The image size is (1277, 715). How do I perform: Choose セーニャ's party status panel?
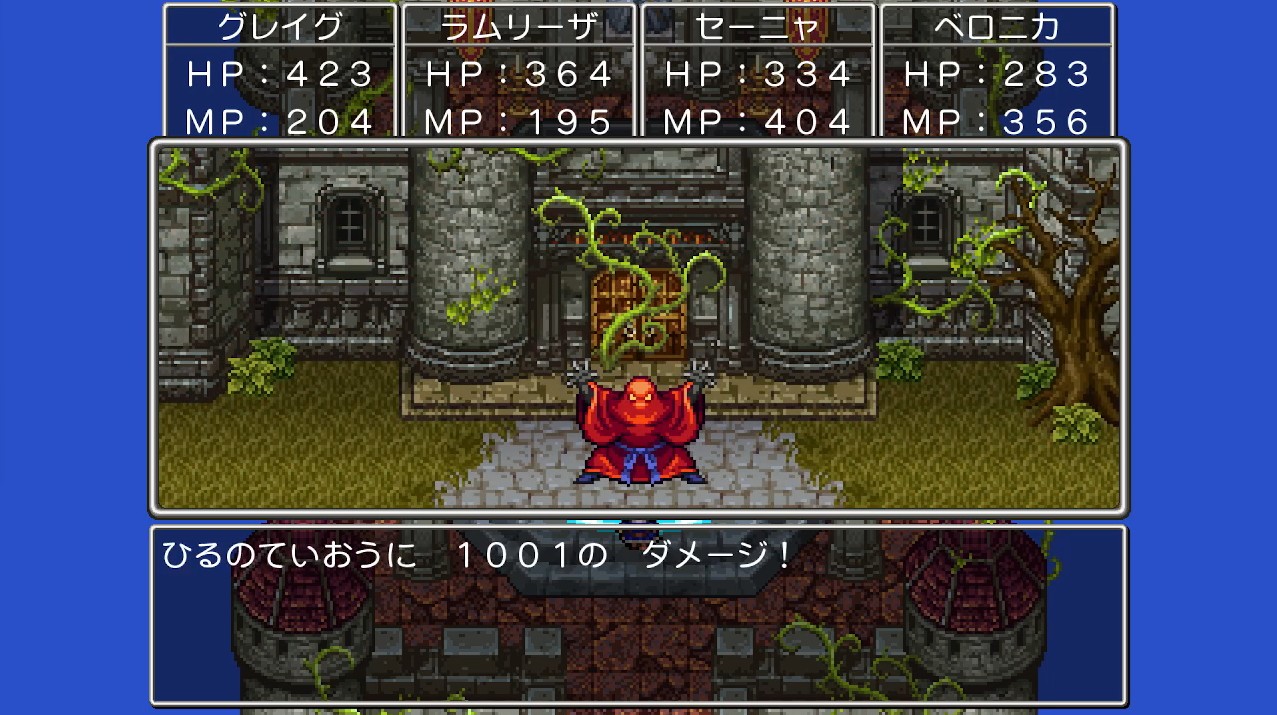(x=758, y=72)
